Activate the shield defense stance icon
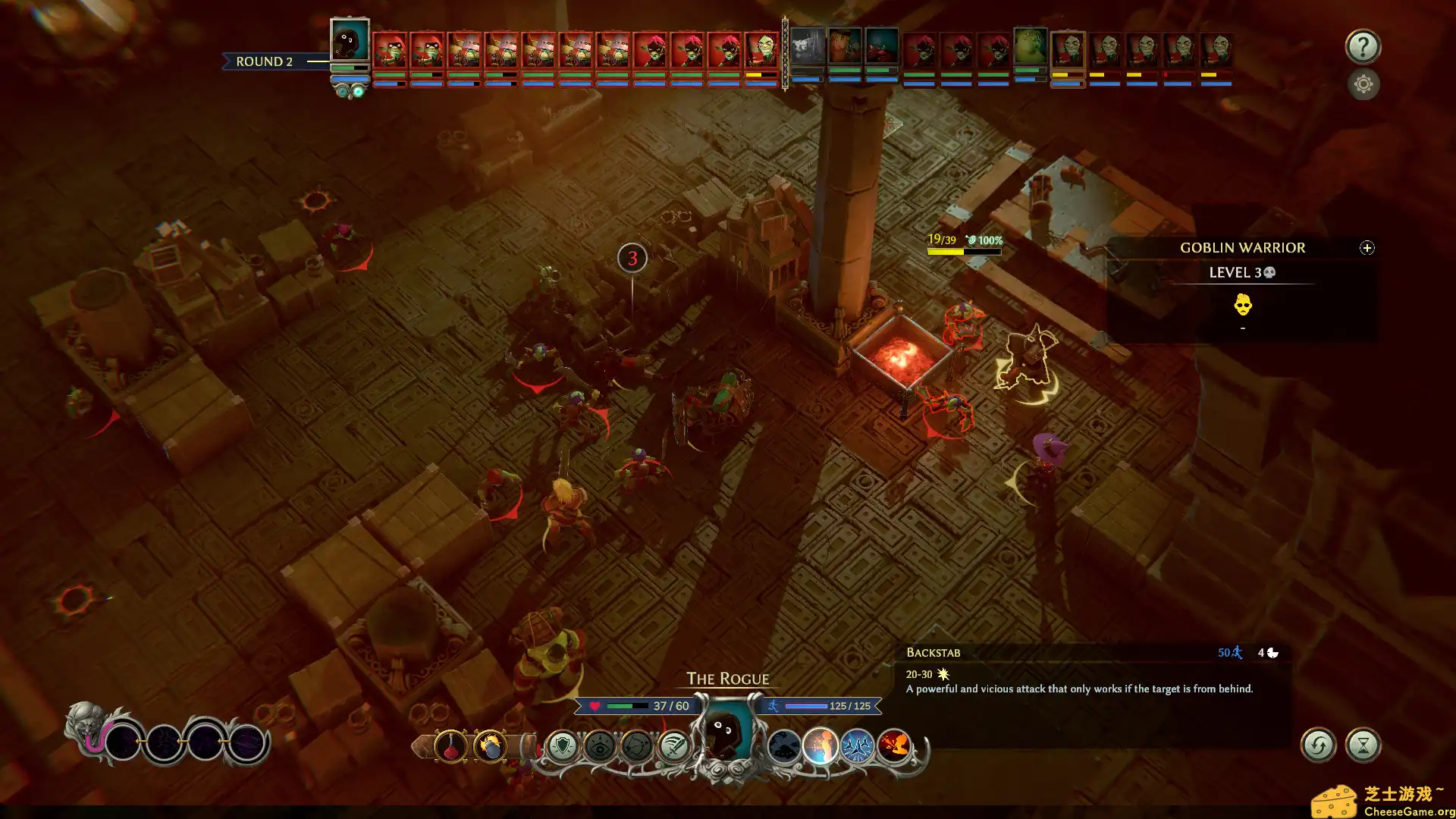The width and height of the screenshot is (1456, 819). (563, 746)
